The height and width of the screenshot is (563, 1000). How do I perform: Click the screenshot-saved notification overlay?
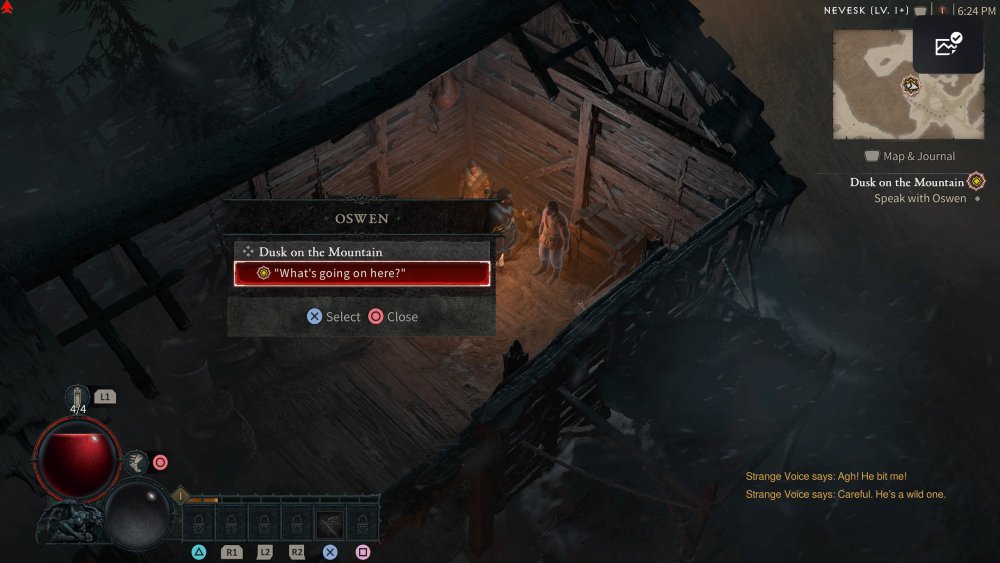(947, 46)
